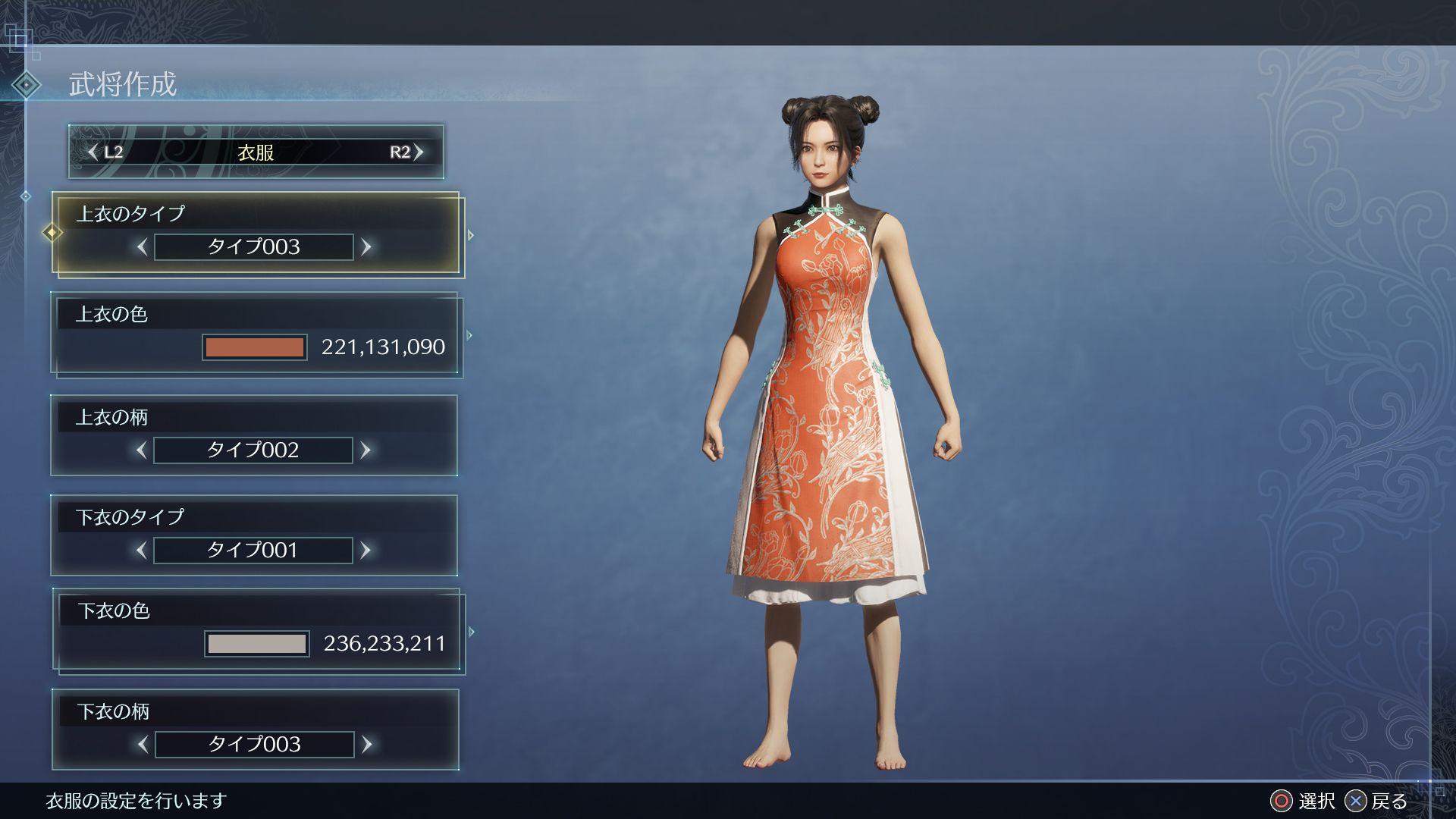Choose next 上衣の柄 pattern type
The height and width of the screenshot is (819, 1456).
pos(366,450)
